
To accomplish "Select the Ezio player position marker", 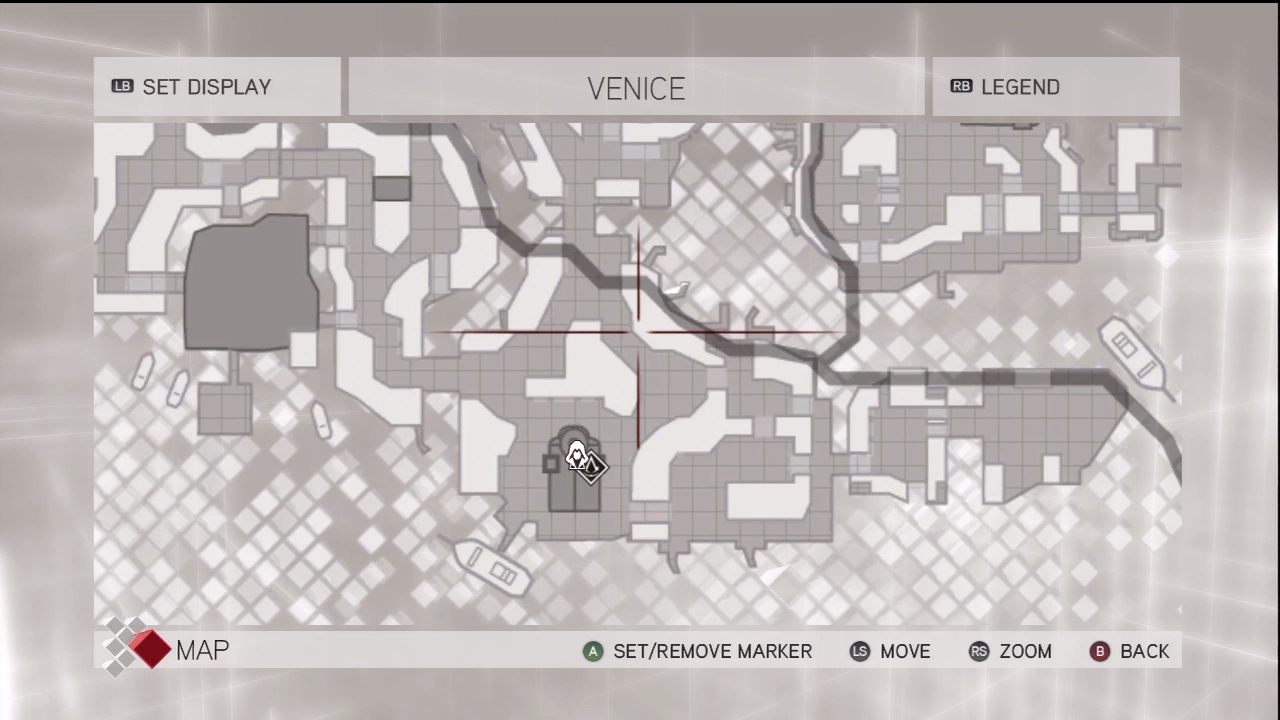I will point(578,455).
